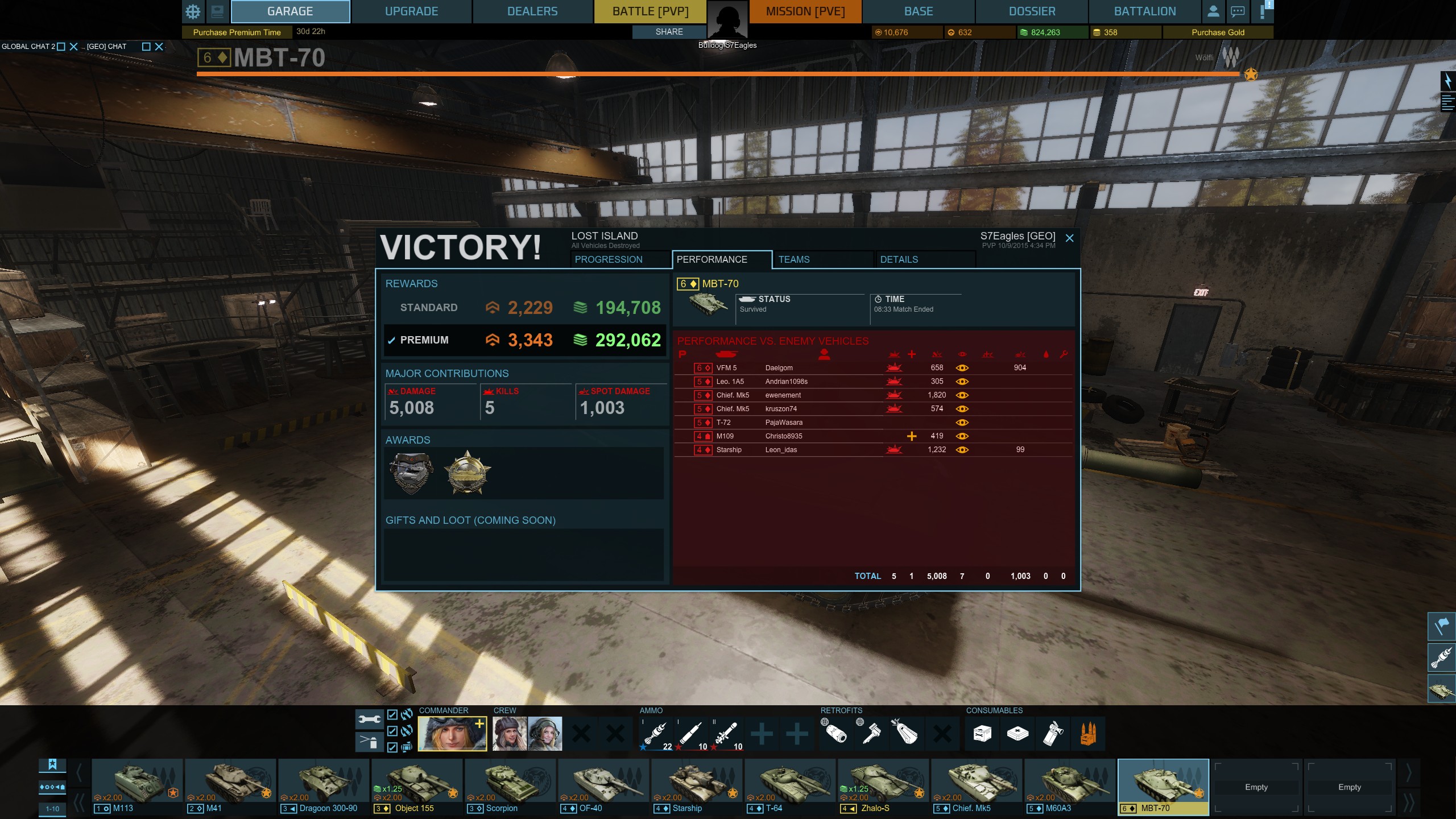1456x819 pixels.
Task: Open the ammo resupply icon
Action: (x=1087, y=734)
